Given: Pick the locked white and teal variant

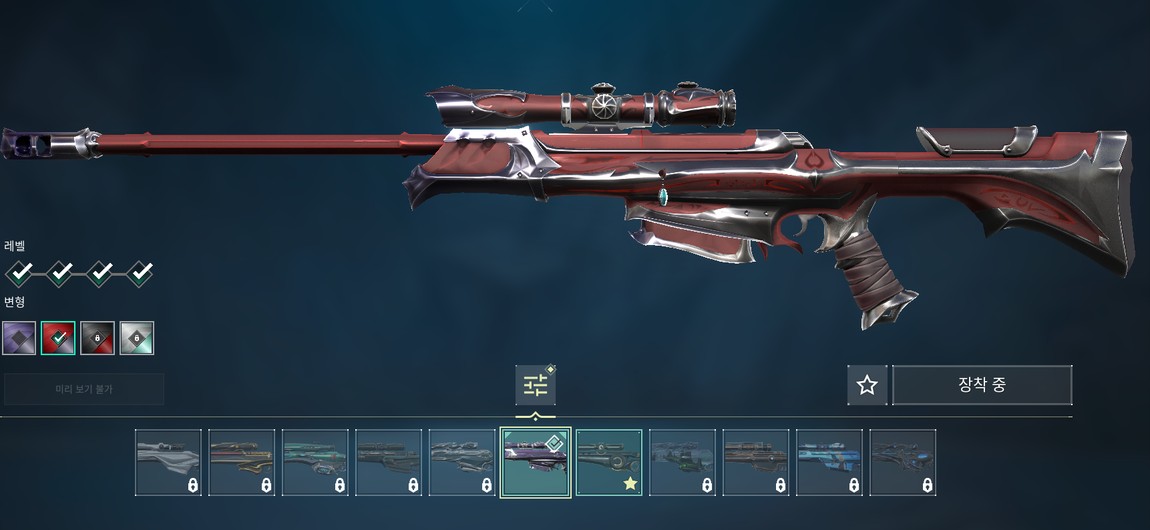Looking at the screenshot, I should coord(137,338).
